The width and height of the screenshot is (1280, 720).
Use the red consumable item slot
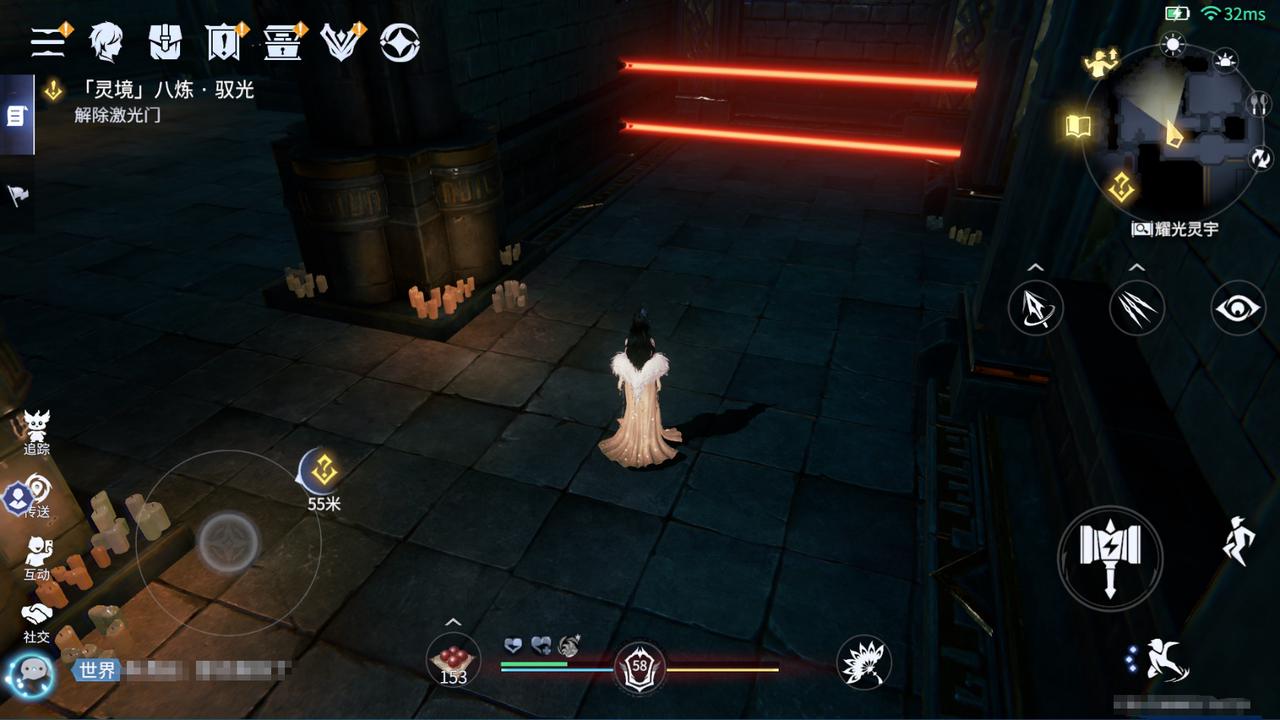453,660
